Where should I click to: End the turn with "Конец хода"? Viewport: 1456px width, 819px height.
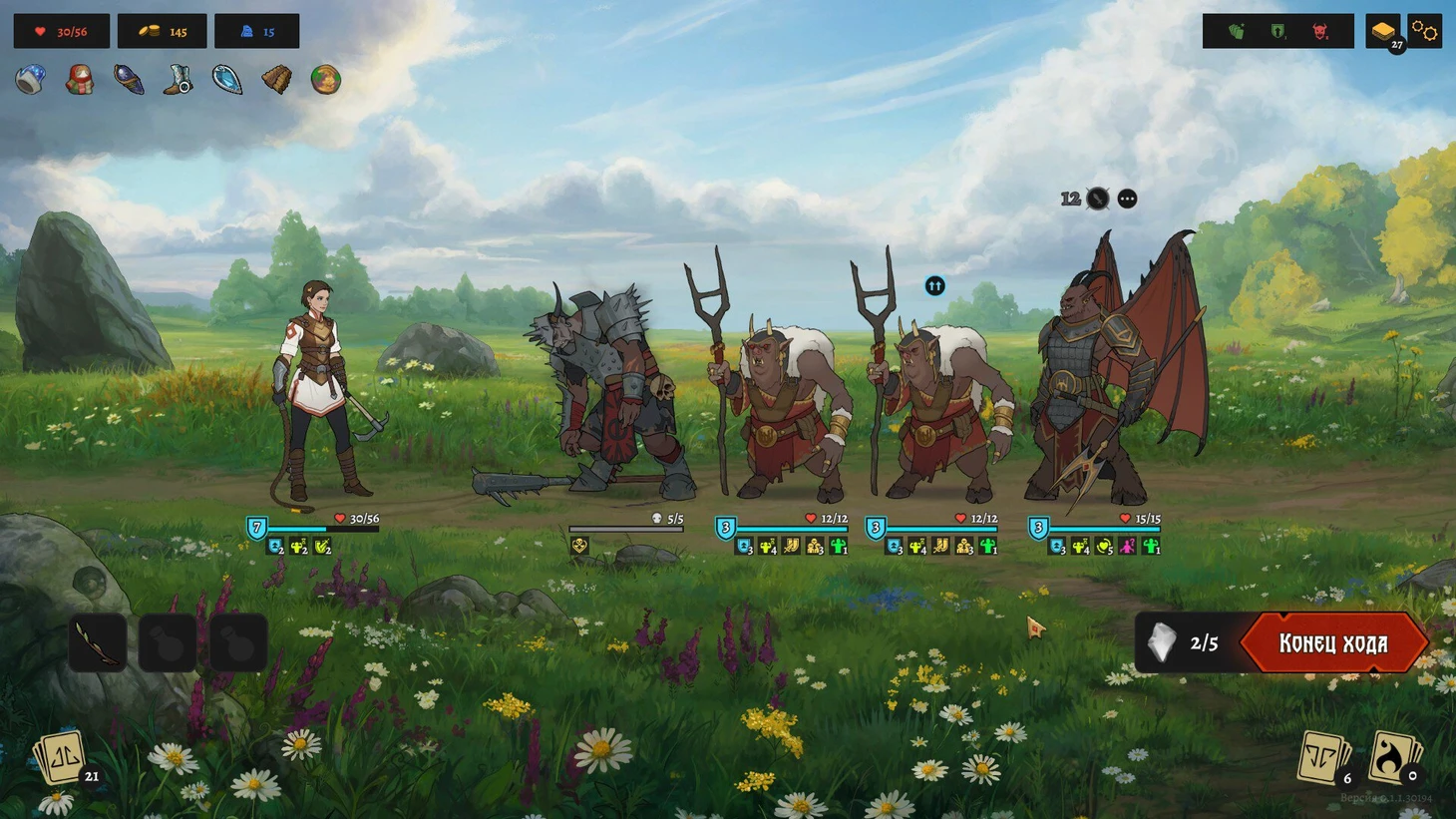(1332, 643)
